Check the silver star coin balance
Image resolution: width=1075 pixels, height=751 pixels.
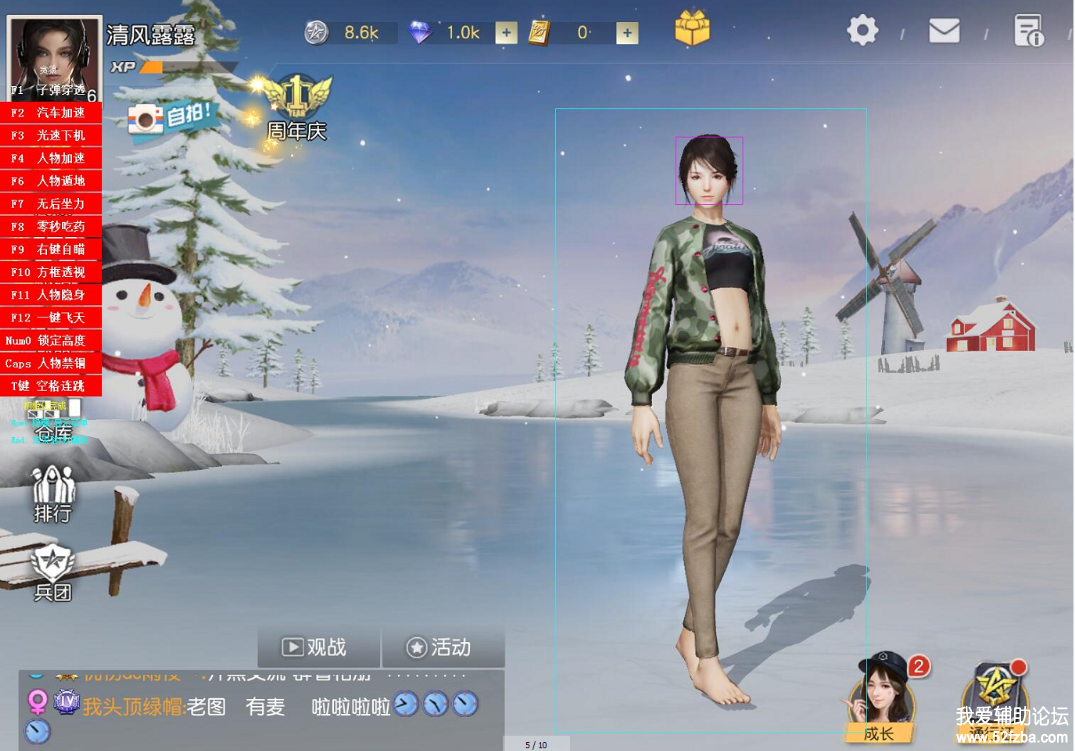tap(348, 33)
